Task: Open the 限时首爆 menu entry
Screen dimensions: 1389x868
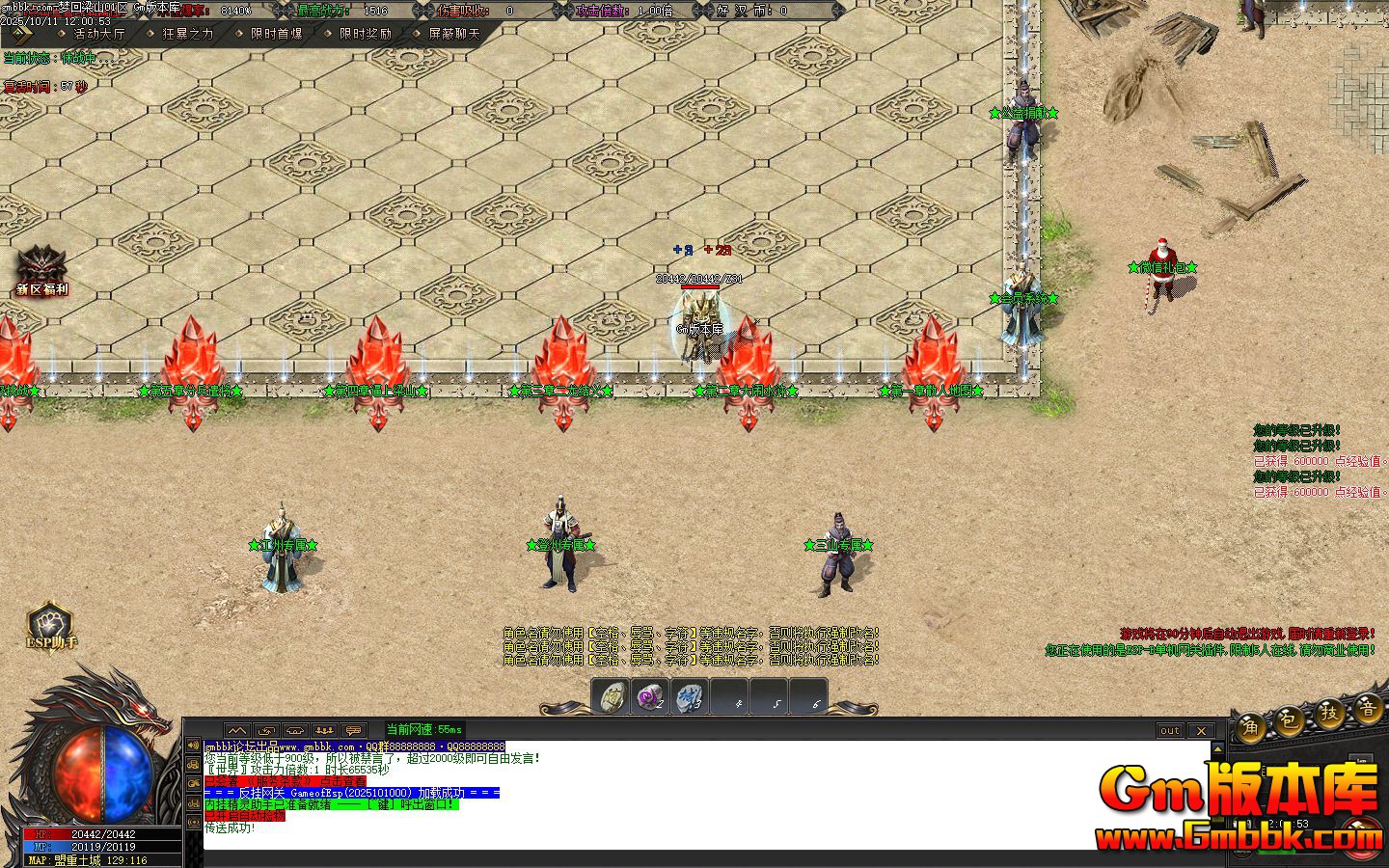Action: (277, 34)
